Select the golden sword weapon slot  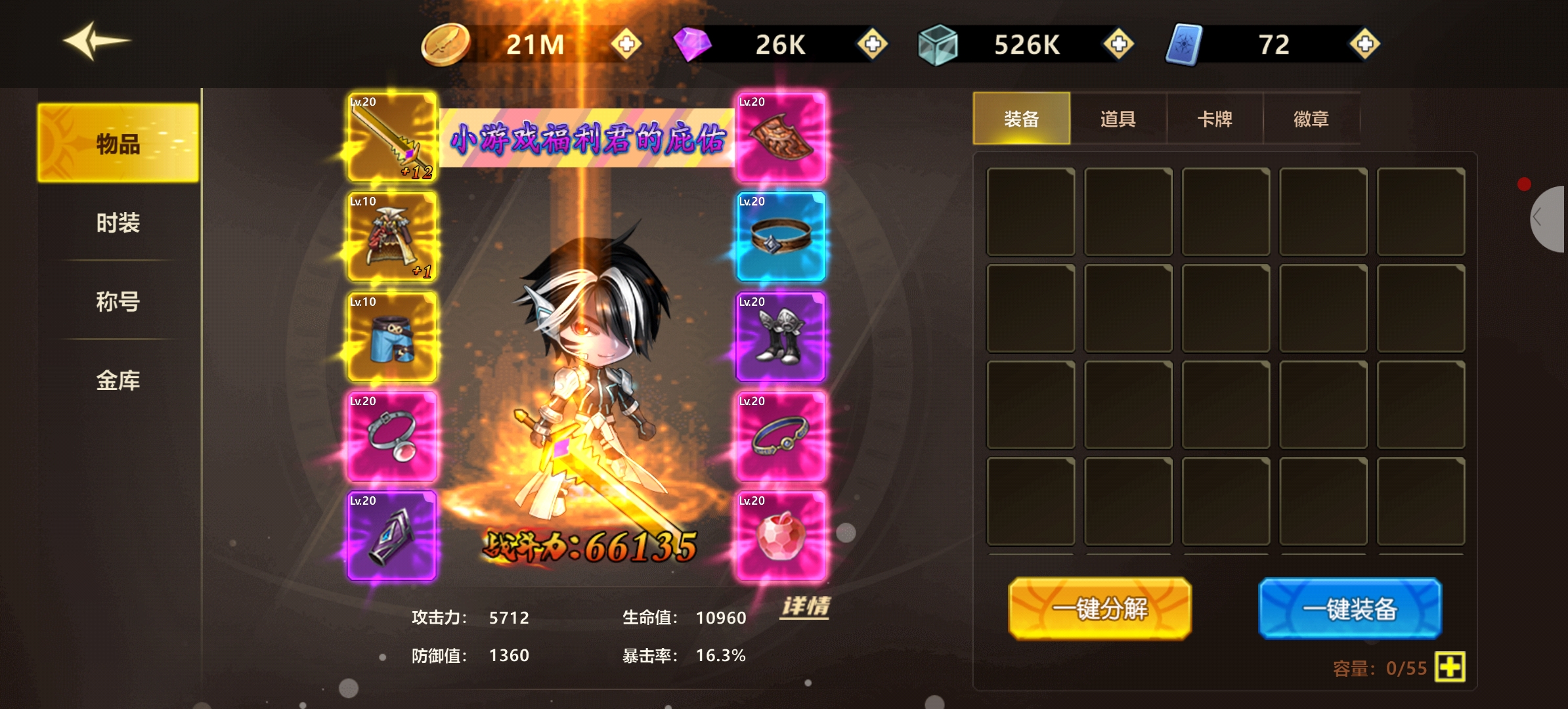click(392, 137)
